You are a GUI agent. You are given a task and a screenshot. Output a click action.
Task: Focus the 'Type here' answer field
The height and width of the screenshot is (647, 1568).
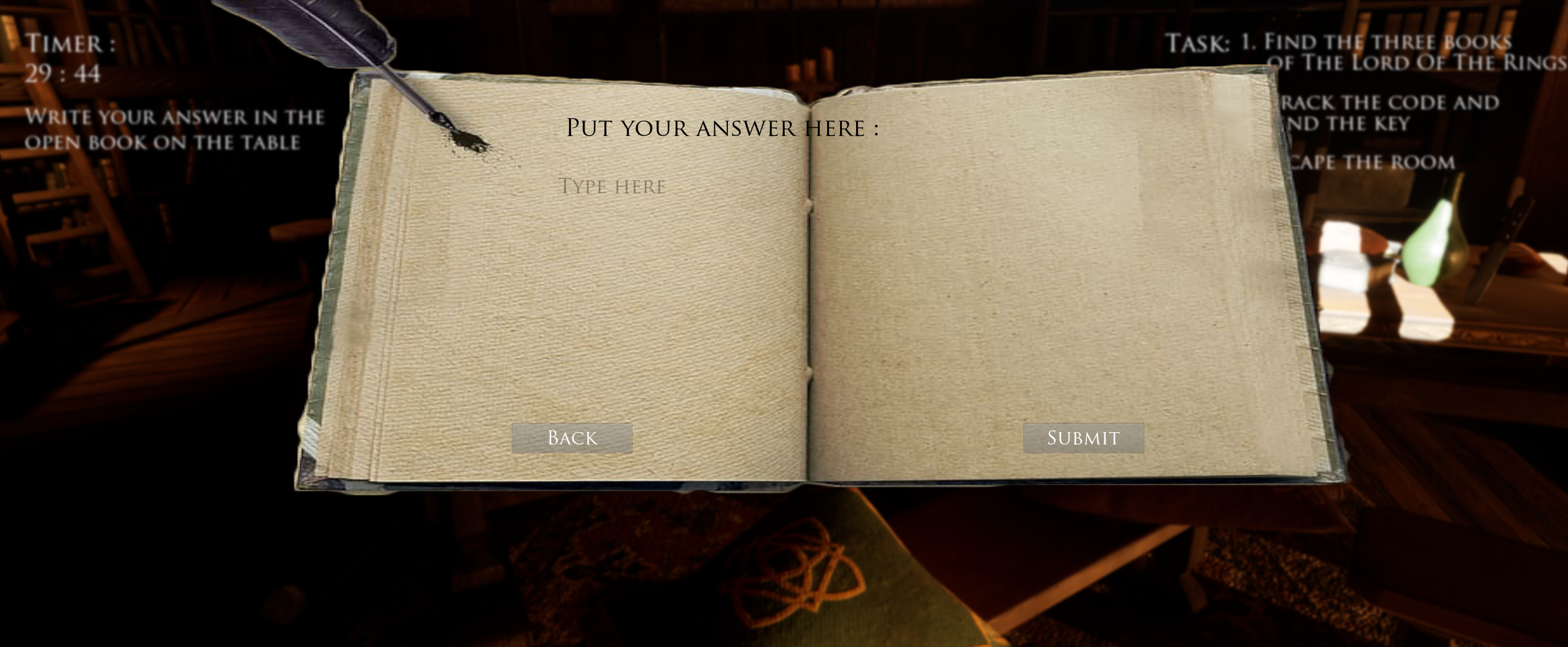612,187
